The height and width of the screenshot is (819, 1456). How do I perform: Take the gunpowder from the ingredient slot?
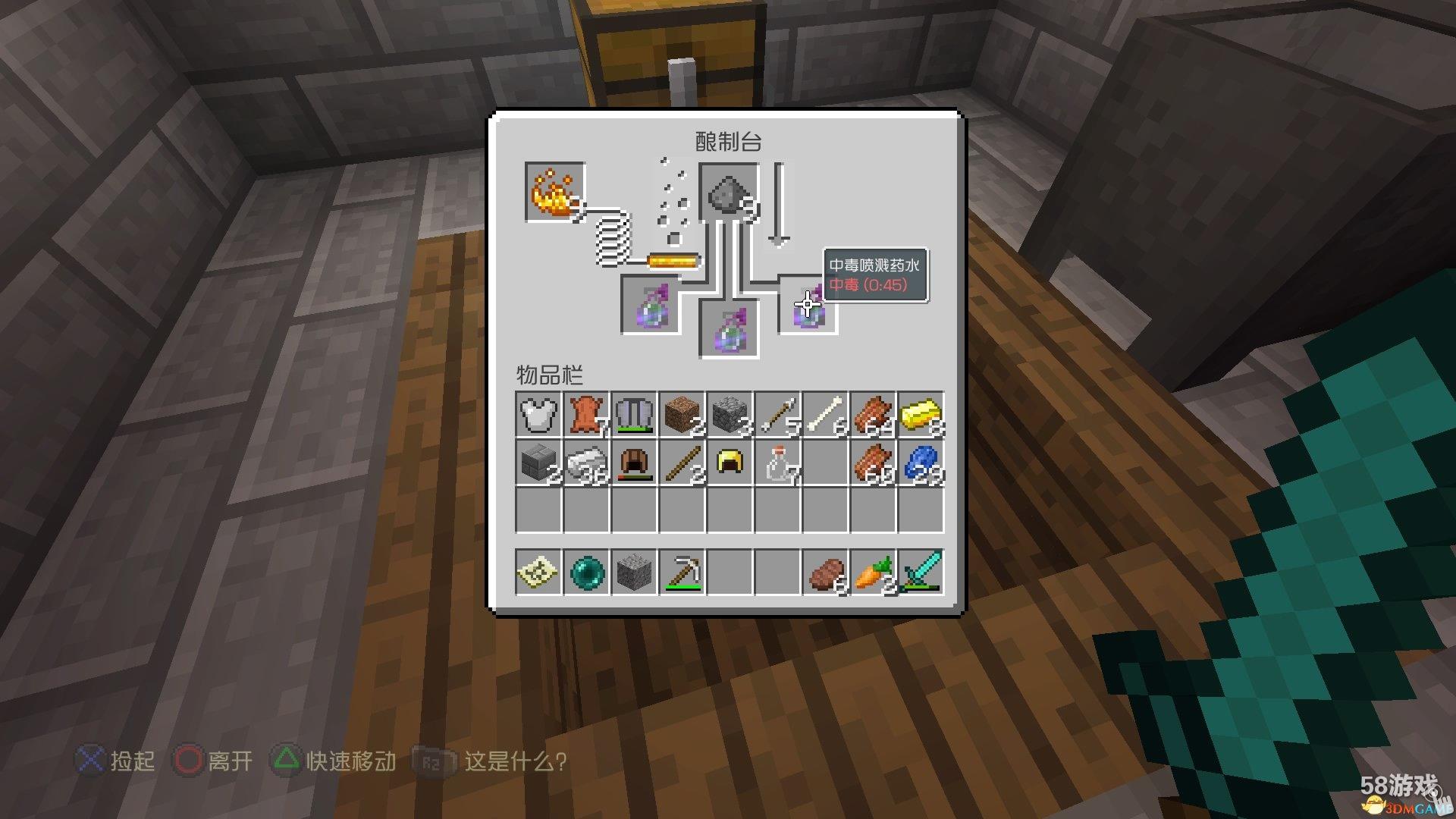tap(729, 193)
